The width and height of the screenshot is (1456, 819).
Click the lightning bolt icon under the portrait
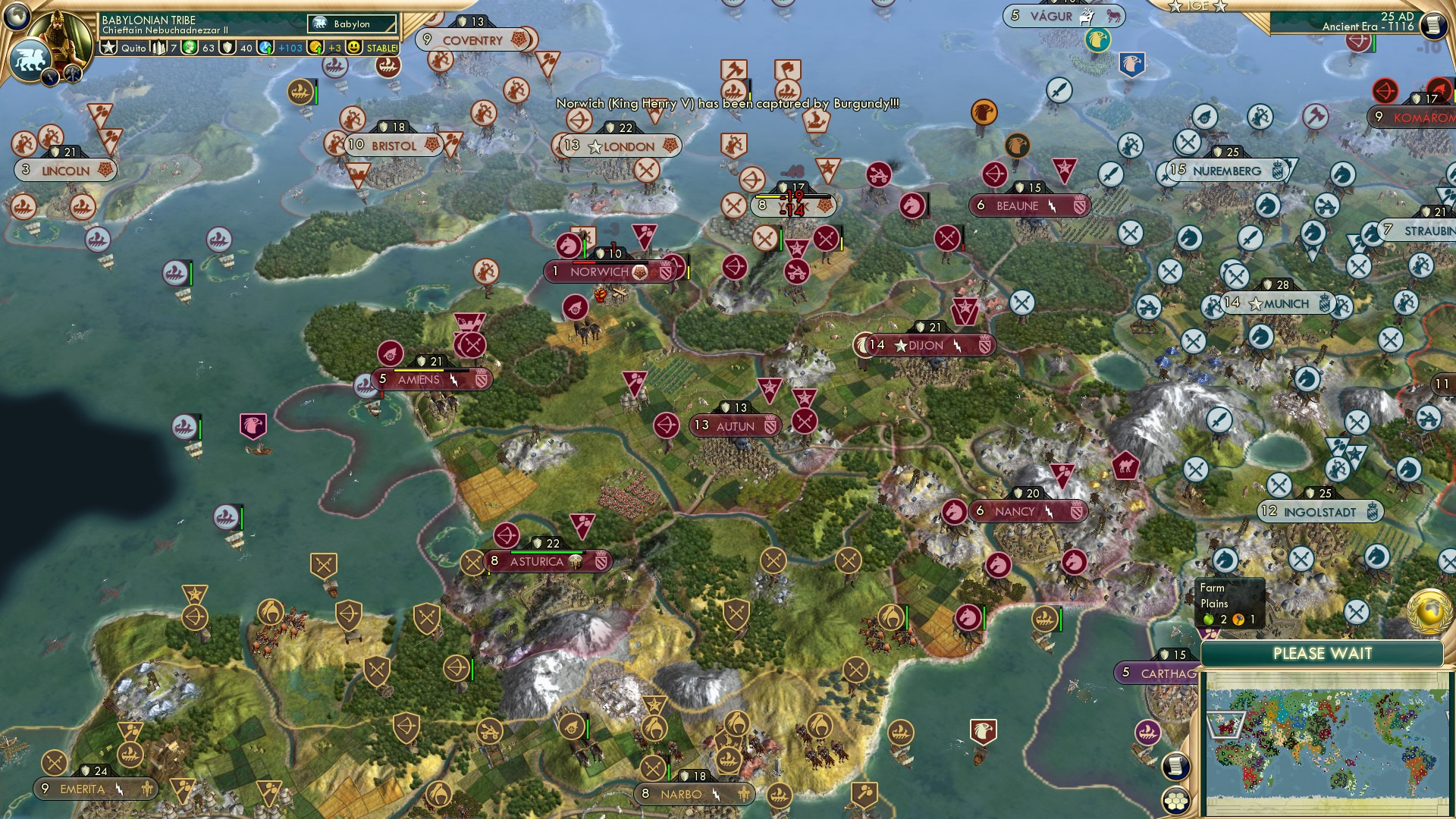click(x=50, y=76)
